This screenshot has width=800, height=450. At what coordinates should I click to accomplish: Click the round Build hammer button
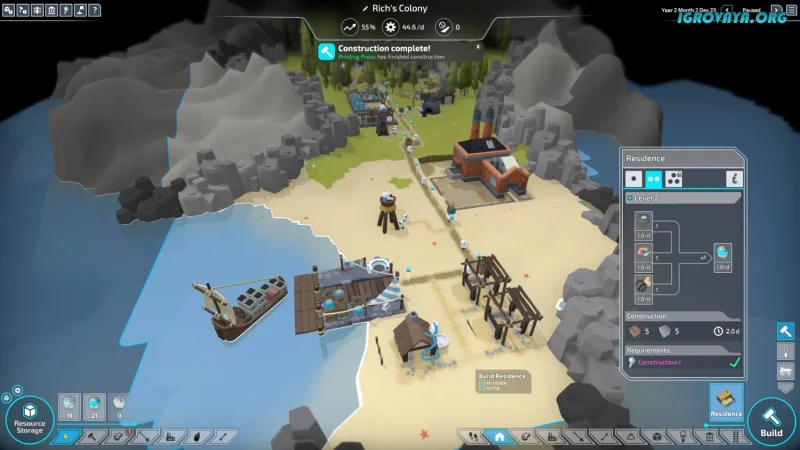tap(771, 419)
